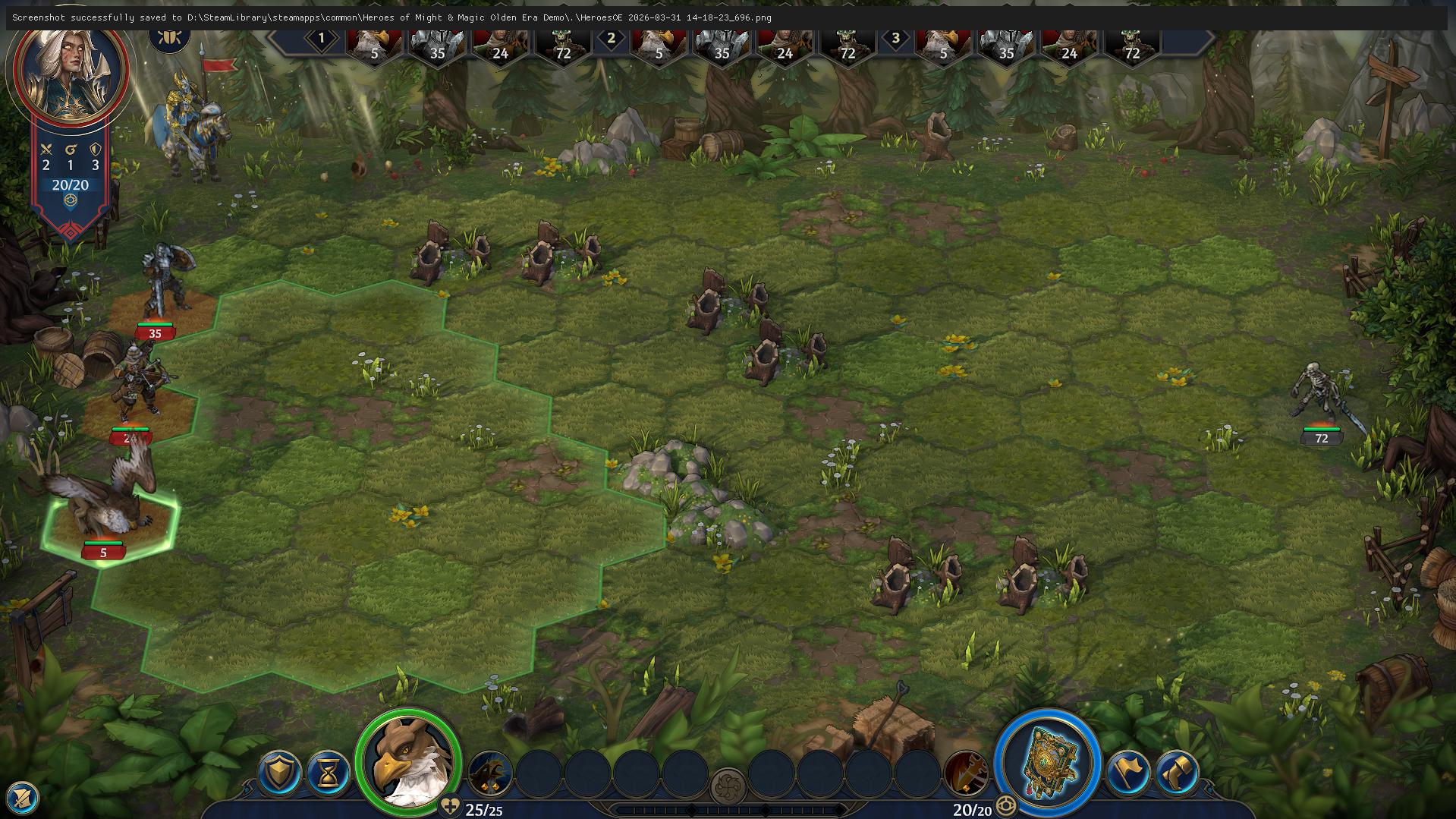
Task: Click the active griffin unit portrait
Action: 409,761
